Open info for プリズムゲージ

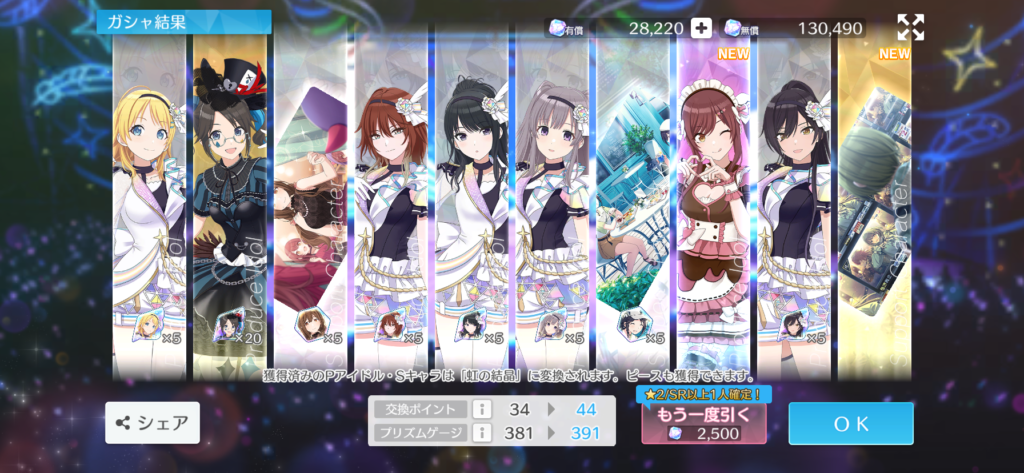click(x=480, y=432)
